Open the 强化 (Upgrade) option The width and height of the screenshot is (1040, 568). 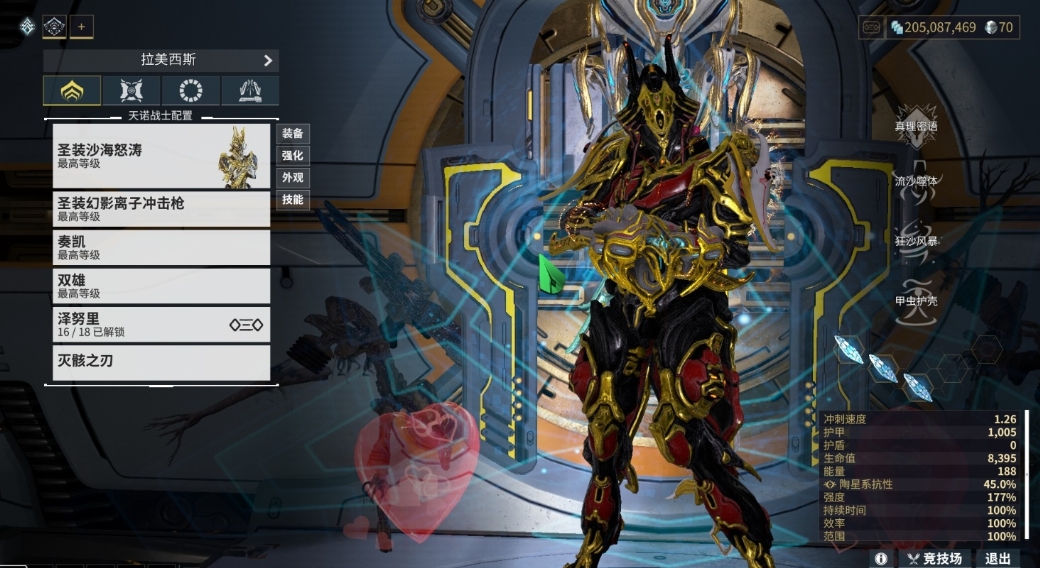(x=292, y=155)
